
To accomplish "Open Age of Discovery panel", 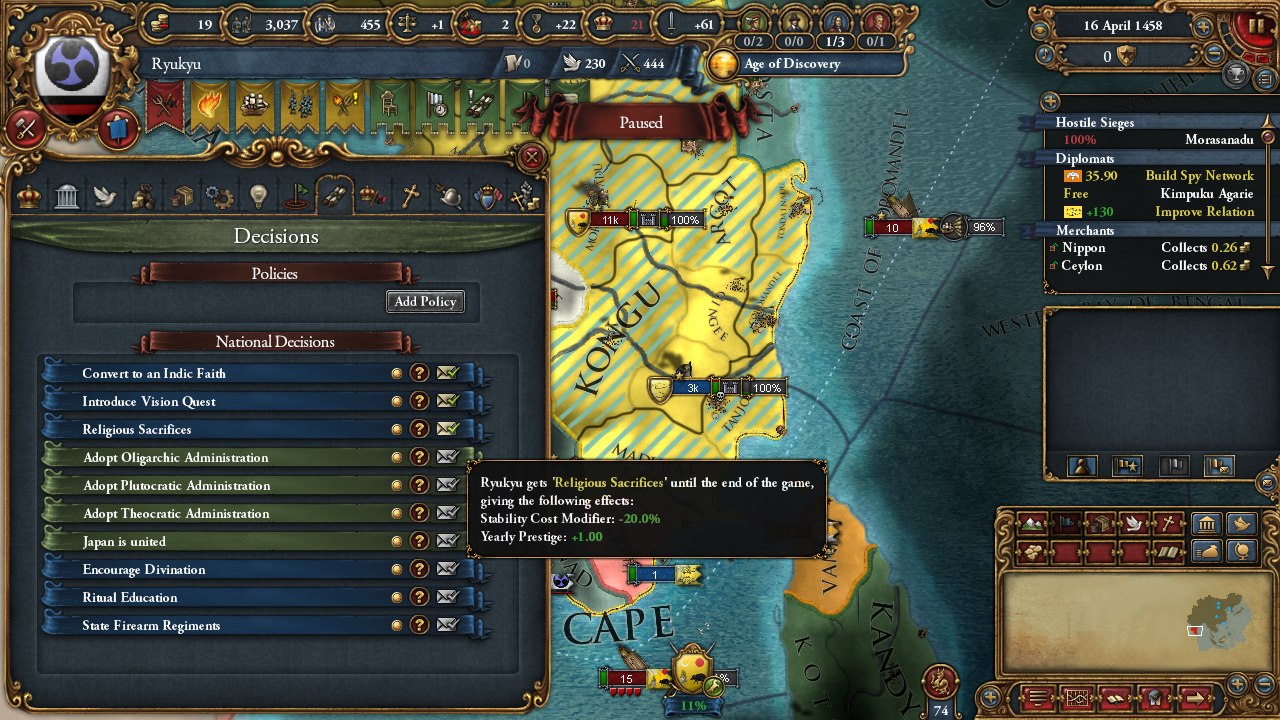I will 790,64.
